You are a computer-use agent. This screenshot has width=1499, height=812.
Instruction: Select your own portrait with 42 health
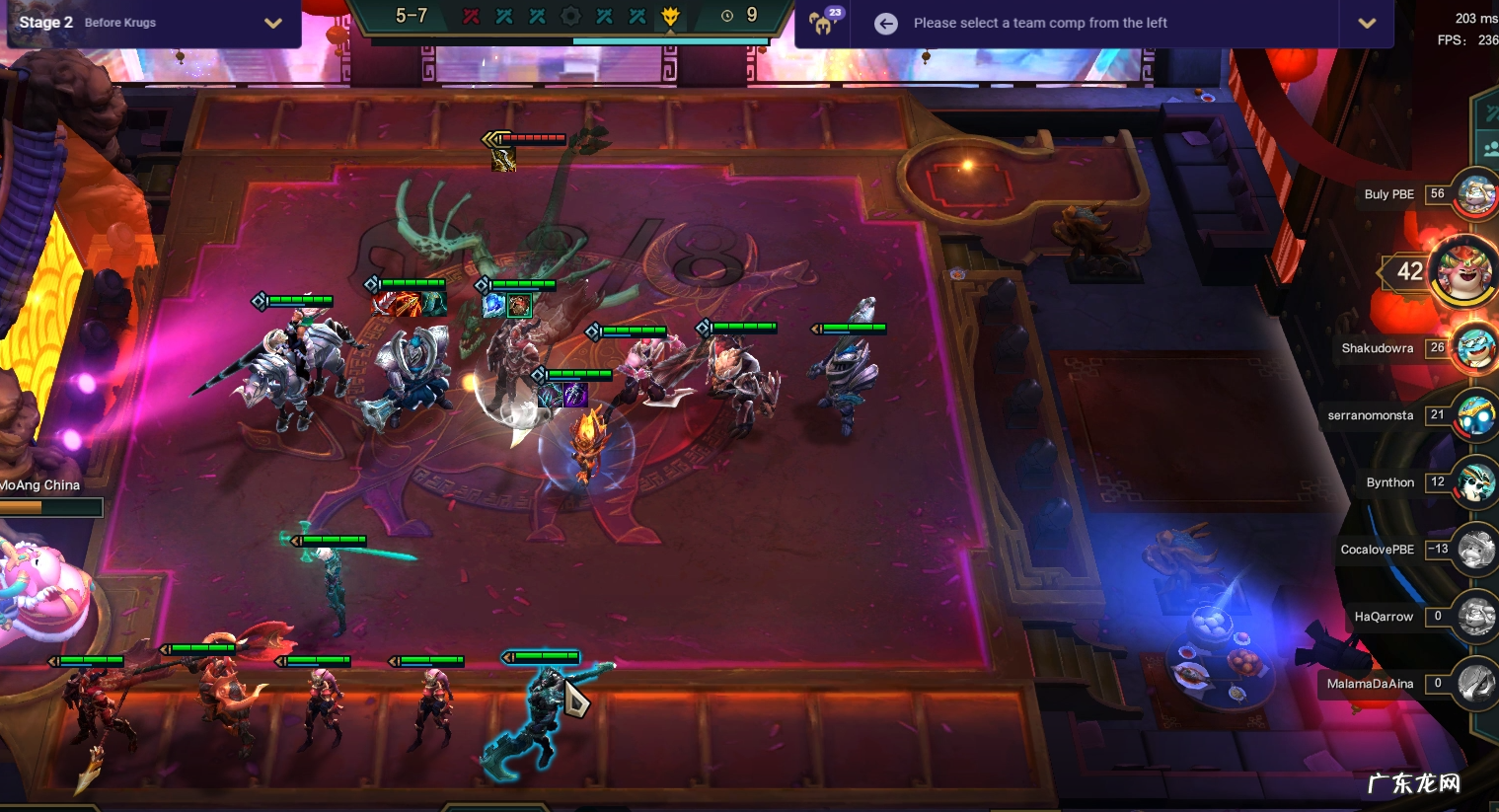pos(1462,270)
